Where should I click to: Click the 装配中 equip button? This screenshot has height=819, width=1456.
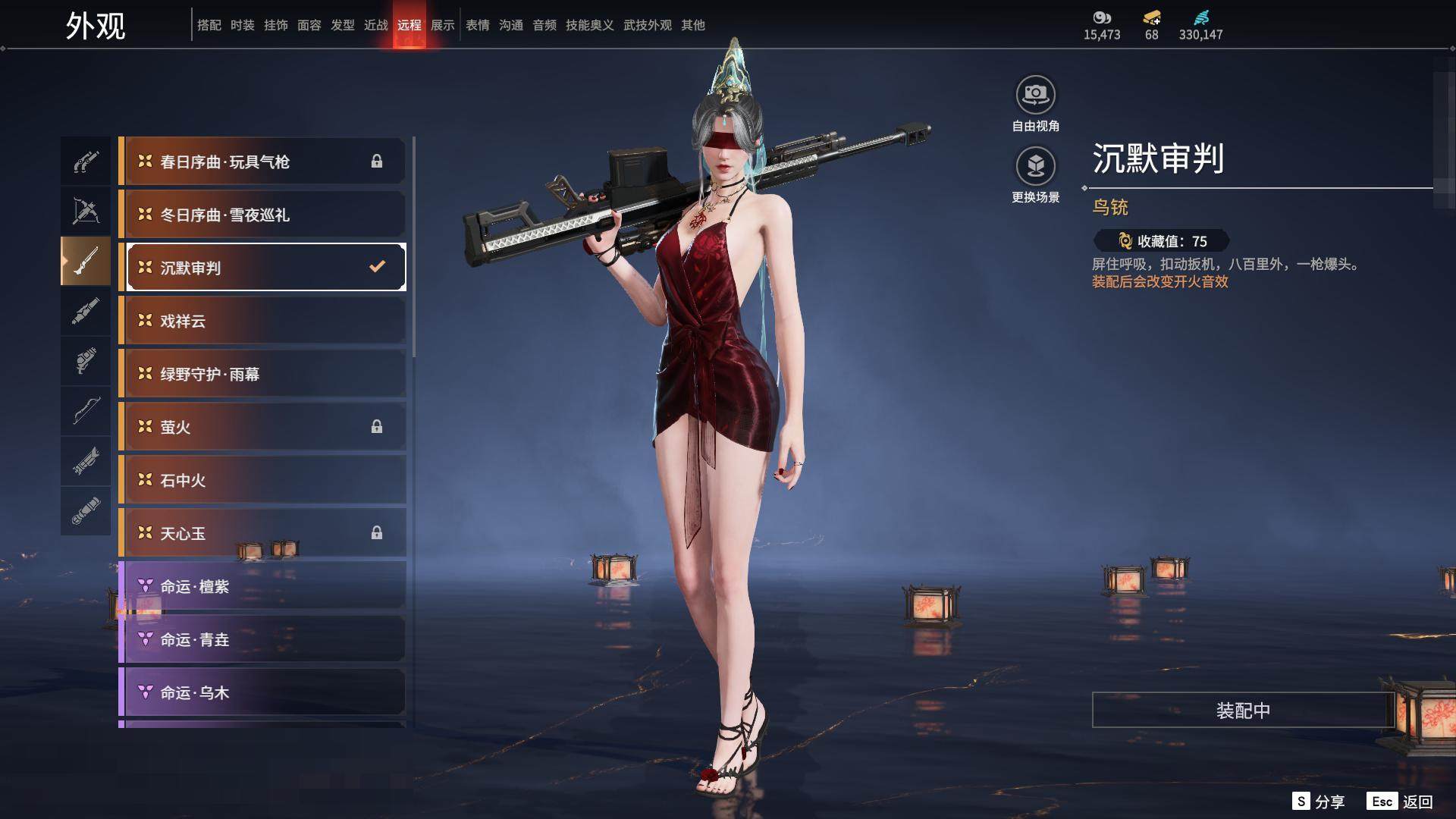tap(1243, 711)
